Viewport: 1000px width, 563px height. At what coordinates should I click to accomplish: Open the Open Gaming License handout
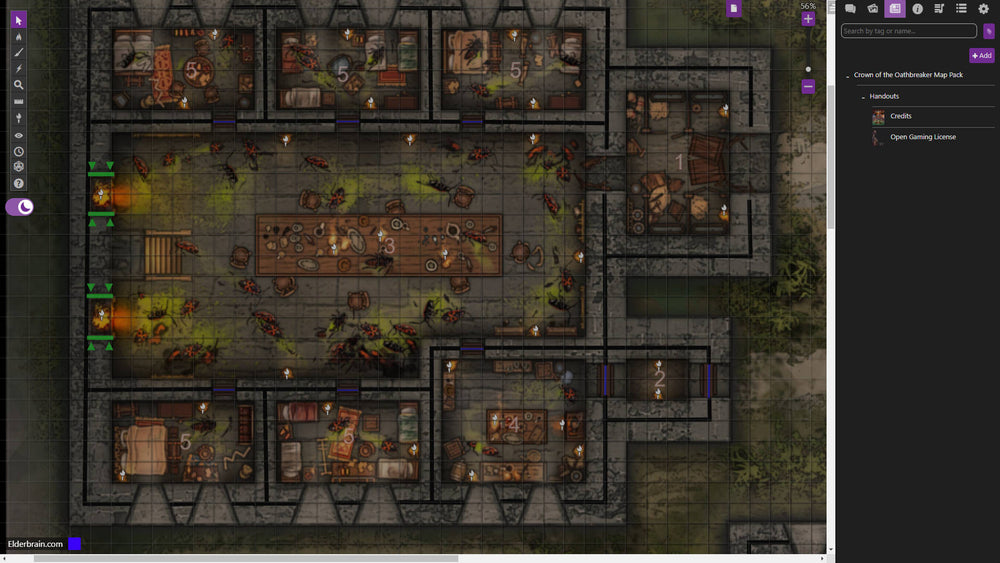pos(922,137)
